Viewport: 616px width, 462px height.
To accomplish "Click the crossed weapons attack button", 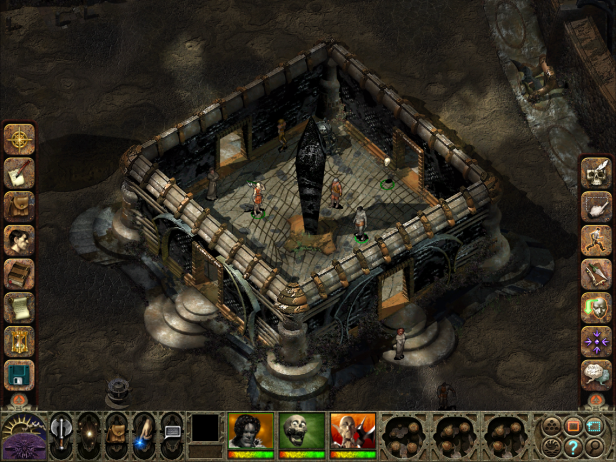I will click(x=597, y=273).
